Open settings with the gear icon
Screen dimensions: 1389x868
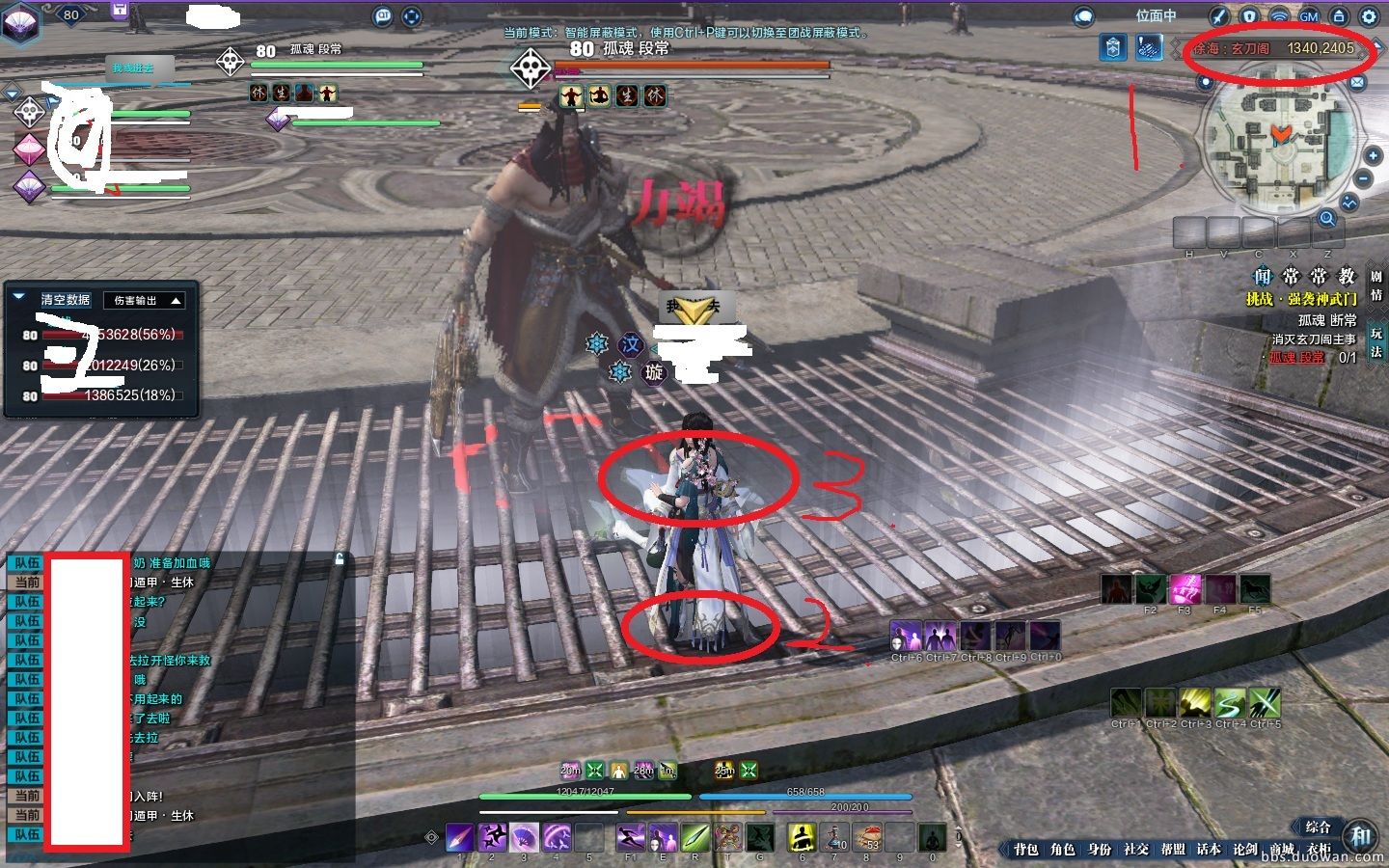(1370, 16)
